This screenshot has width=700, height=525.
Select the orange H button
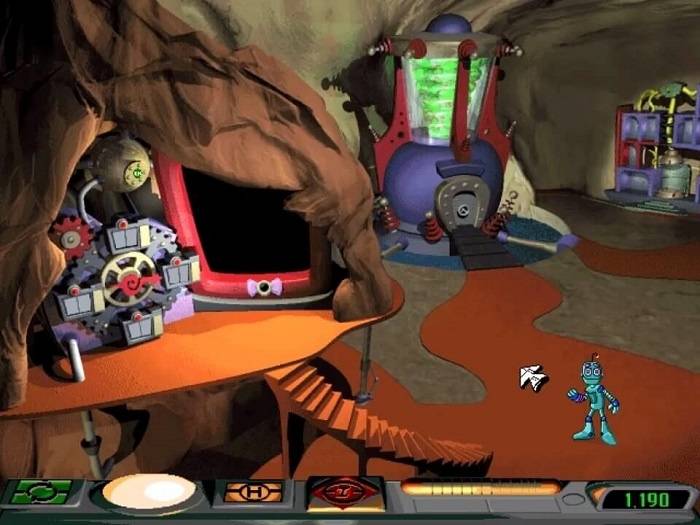tap(252, 492)
